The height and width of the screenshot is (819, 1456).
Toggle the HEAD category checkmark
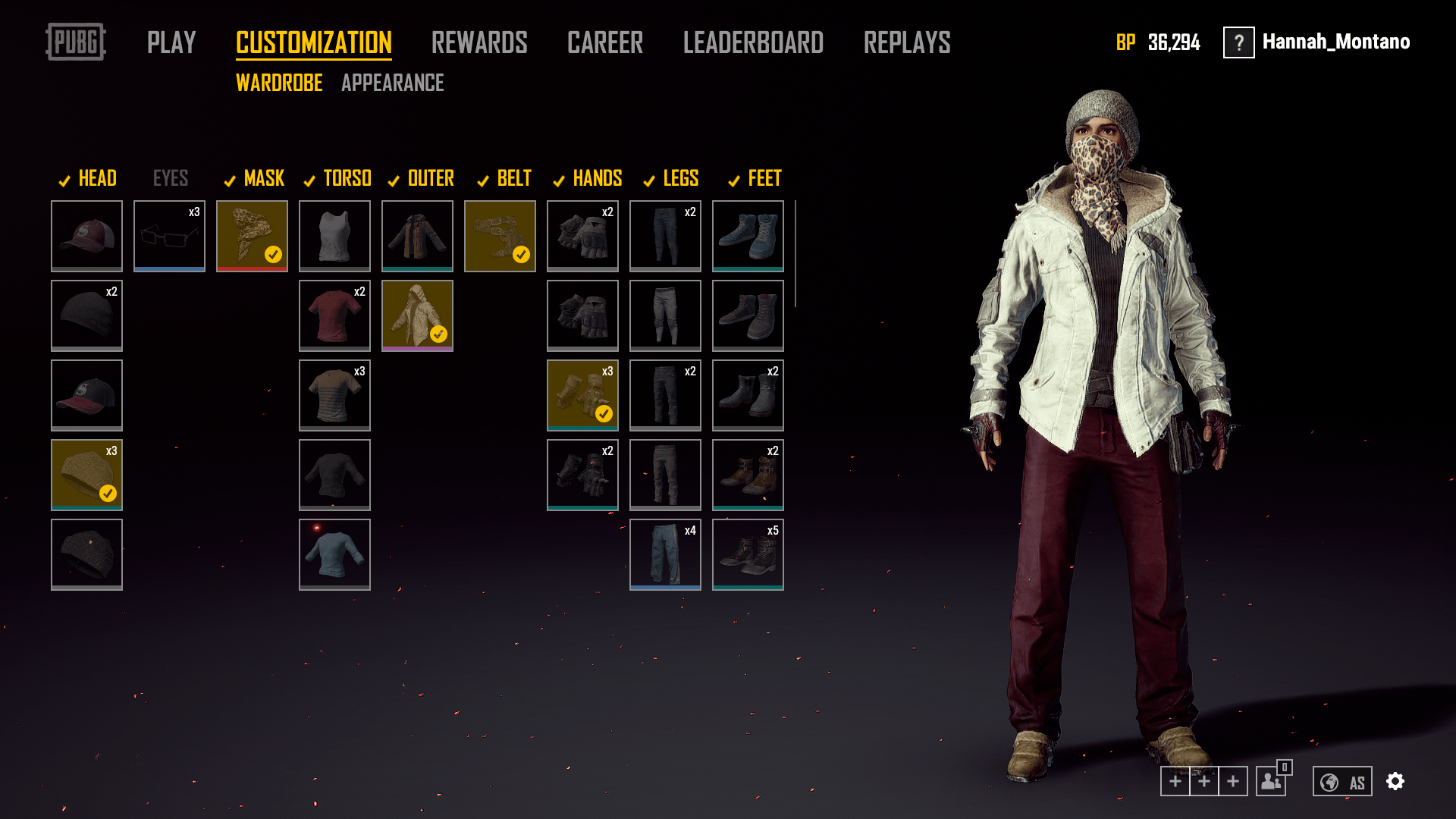63,181
